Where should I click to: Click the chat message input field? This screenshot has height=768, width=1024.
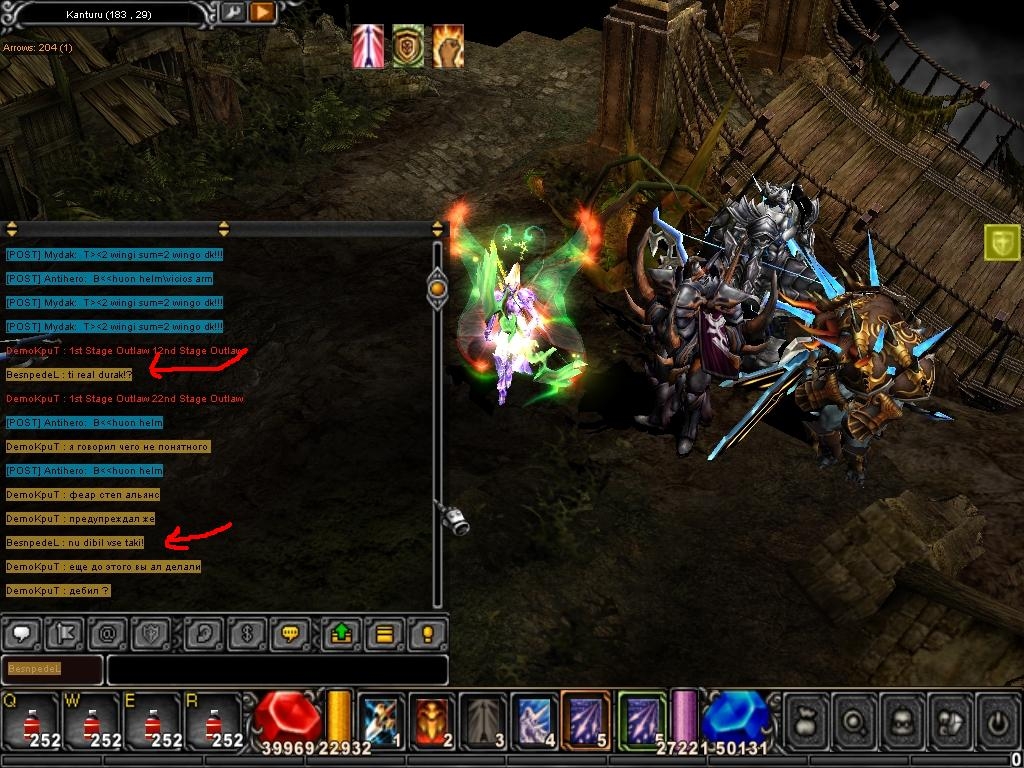click(x=277, y=669)
